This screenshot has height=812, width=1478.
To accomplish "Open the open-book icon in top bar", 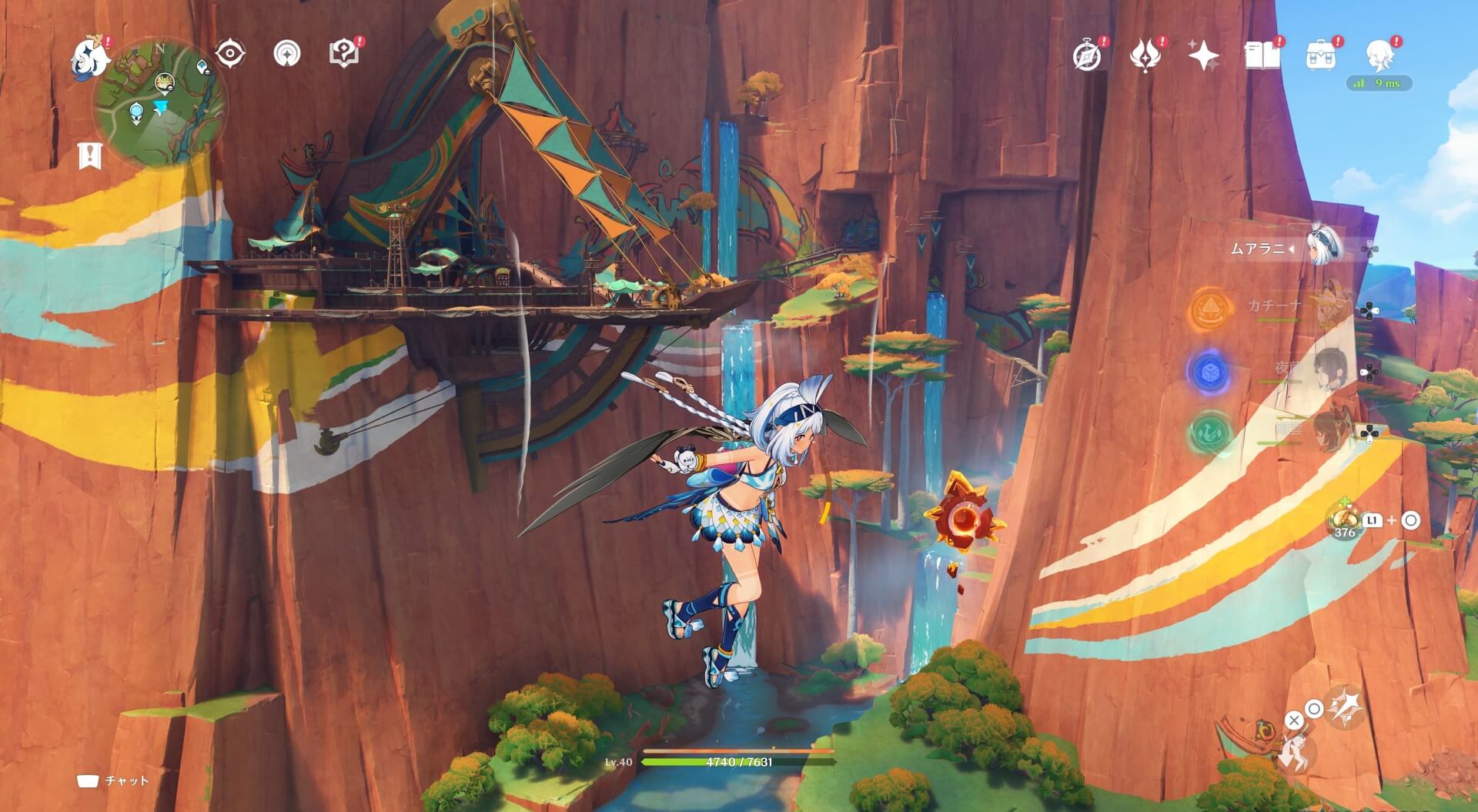I will pos(1262,55).
